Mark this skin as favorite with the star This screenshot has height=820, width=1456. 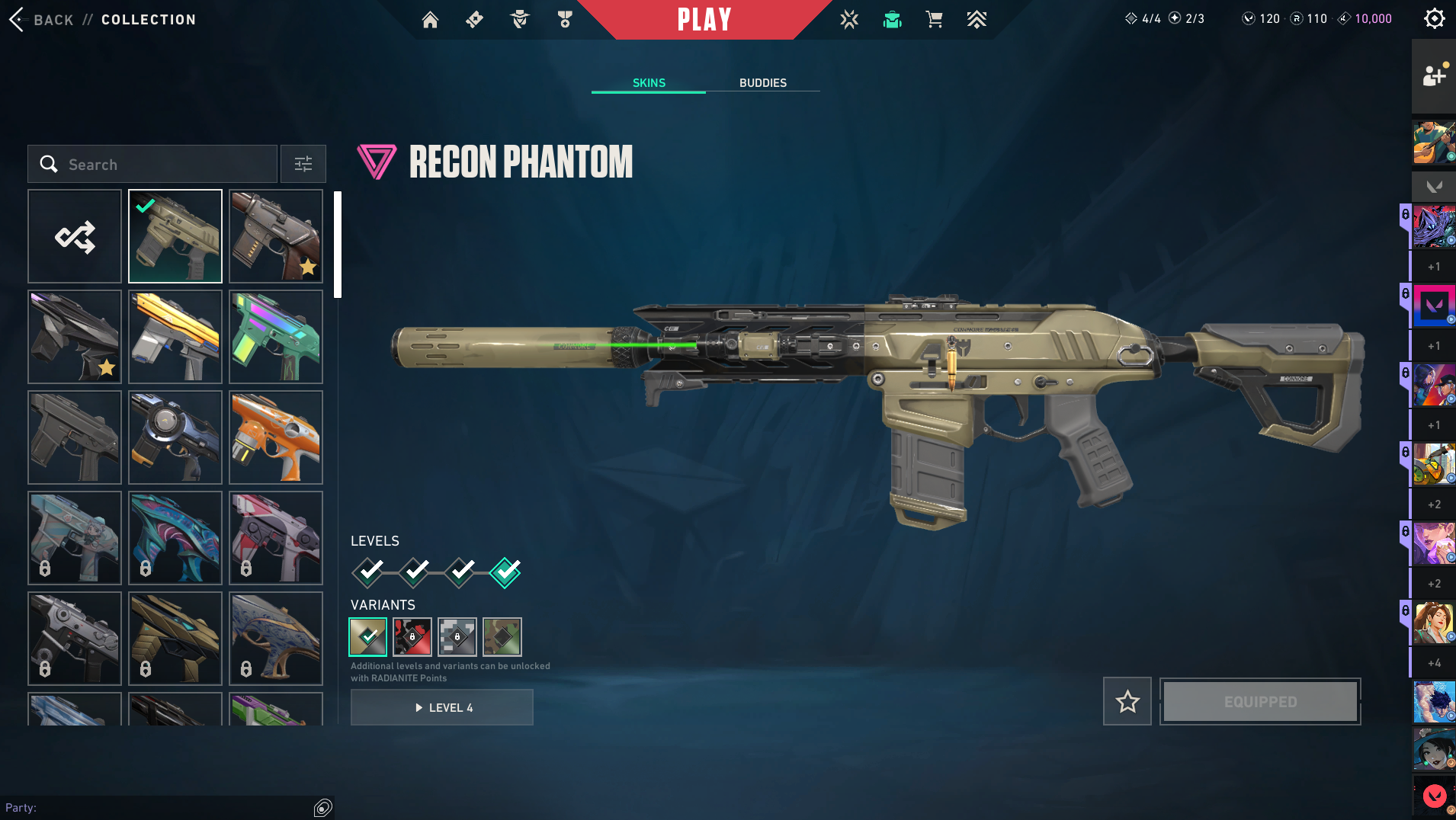tap(1127, 701)
